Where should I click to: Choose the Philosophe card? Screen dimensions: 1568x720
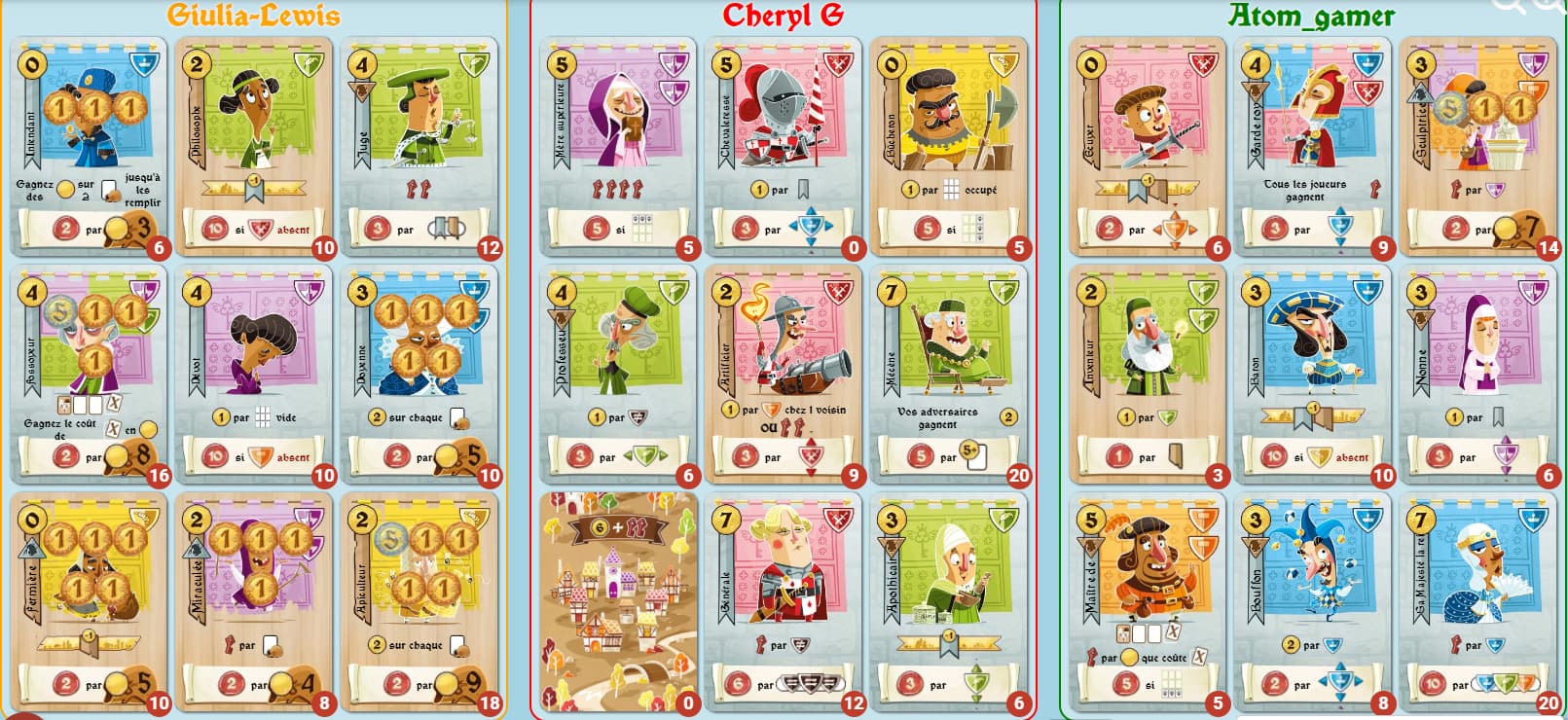255,146
